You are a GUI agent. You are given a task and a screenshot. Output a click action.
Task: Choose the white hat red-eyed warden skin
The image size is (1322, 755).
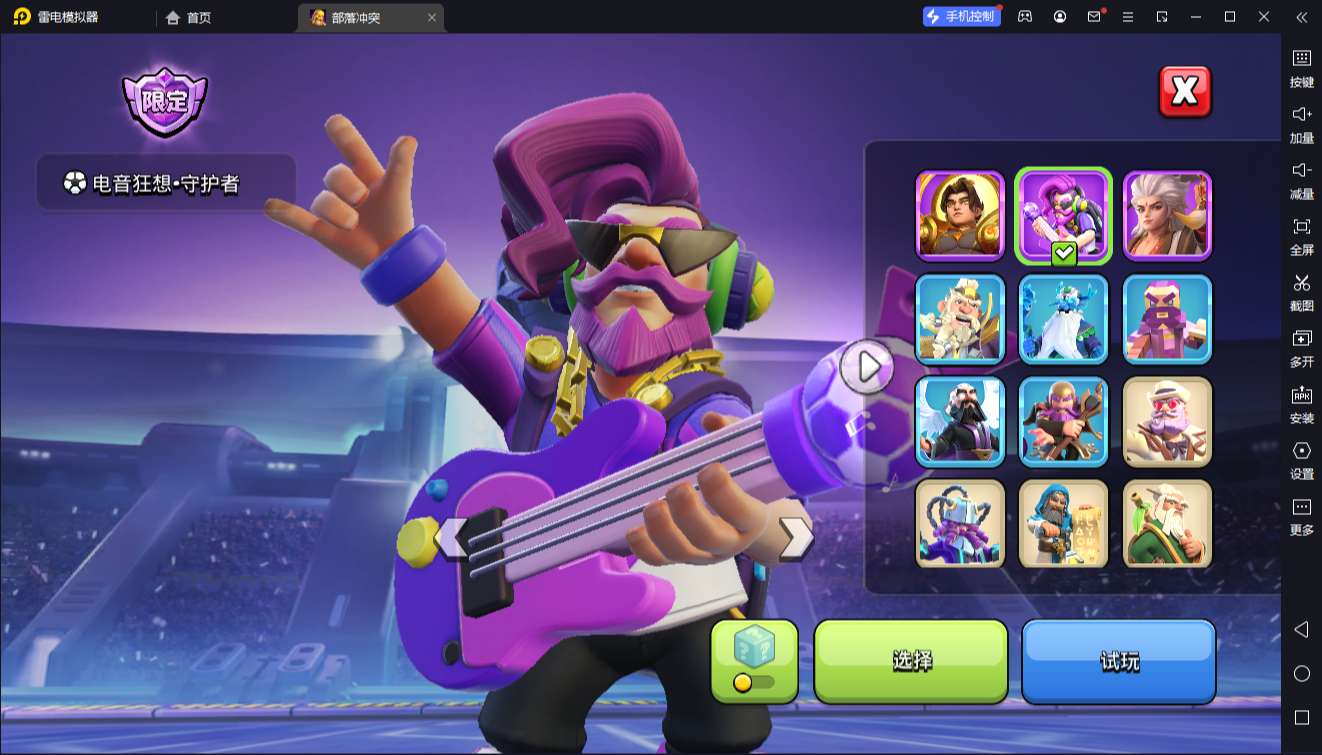pyautogui.click(x=1168, y=421)
